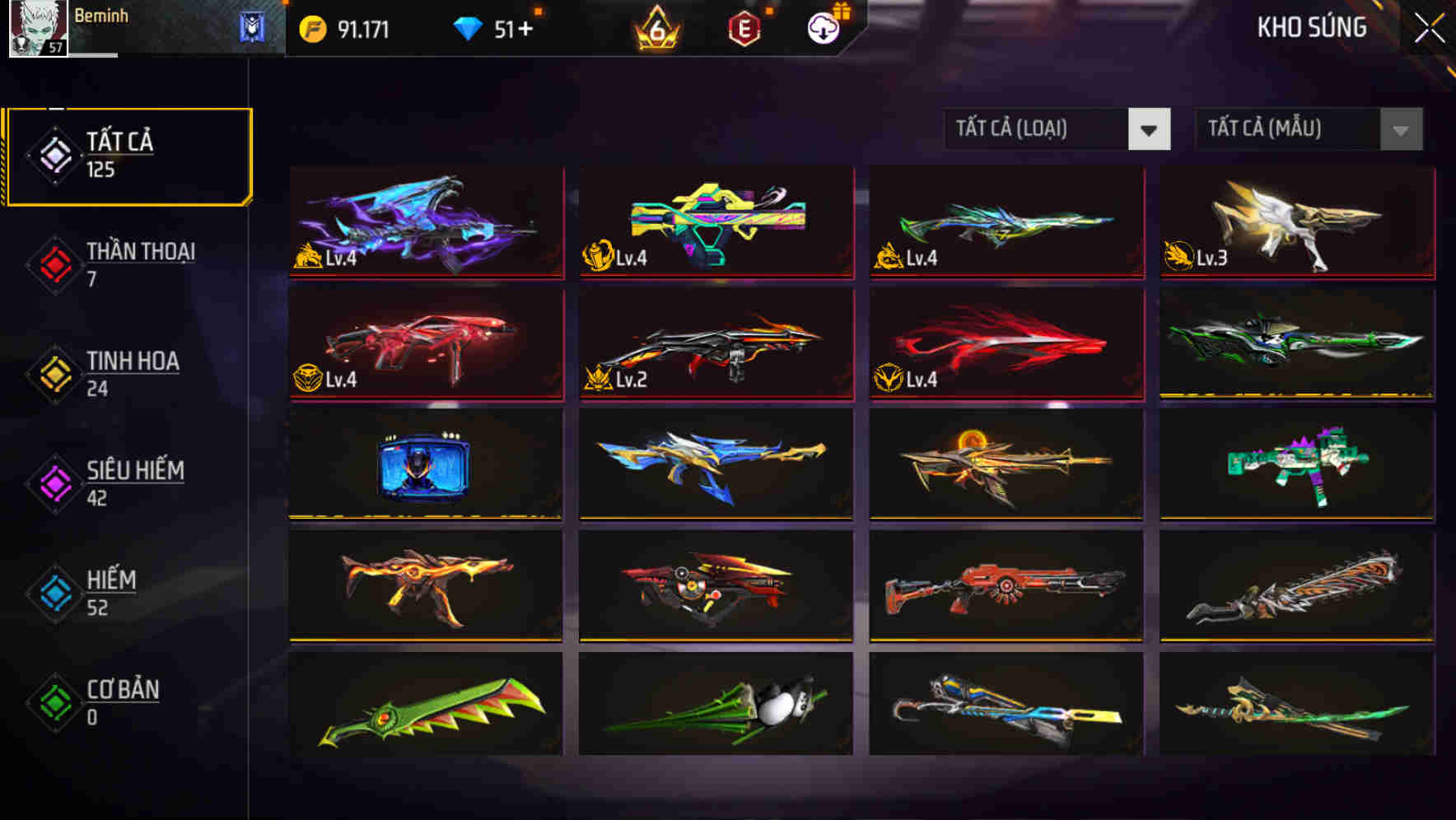
Task: Click the rank emblem next to Beminh
Action: click(x=250, y=27)
